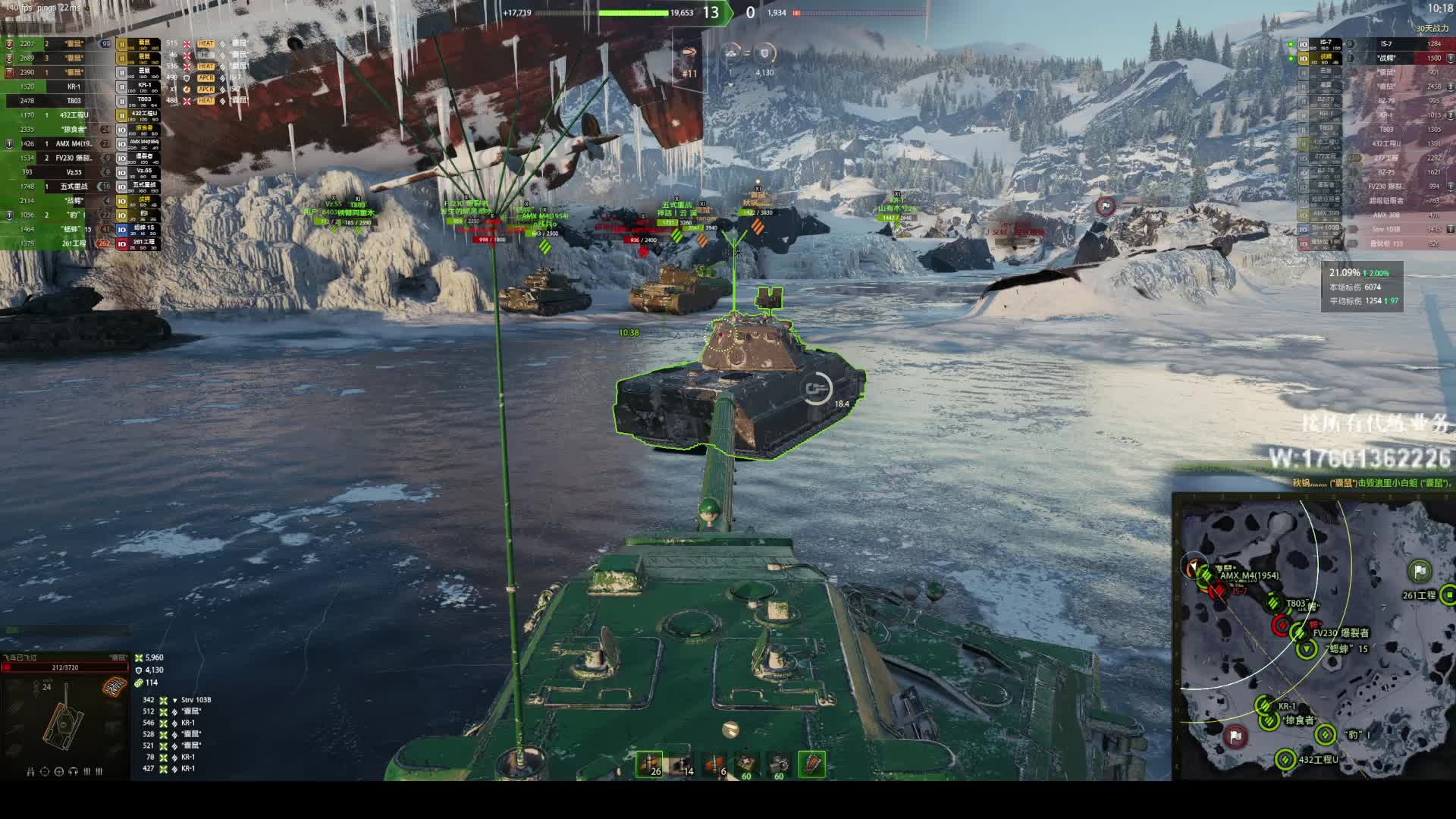Click the tank damage panel silhouette
Image resolution: width=1456 pixels, height=819 pixels.
tap(64, 718)
